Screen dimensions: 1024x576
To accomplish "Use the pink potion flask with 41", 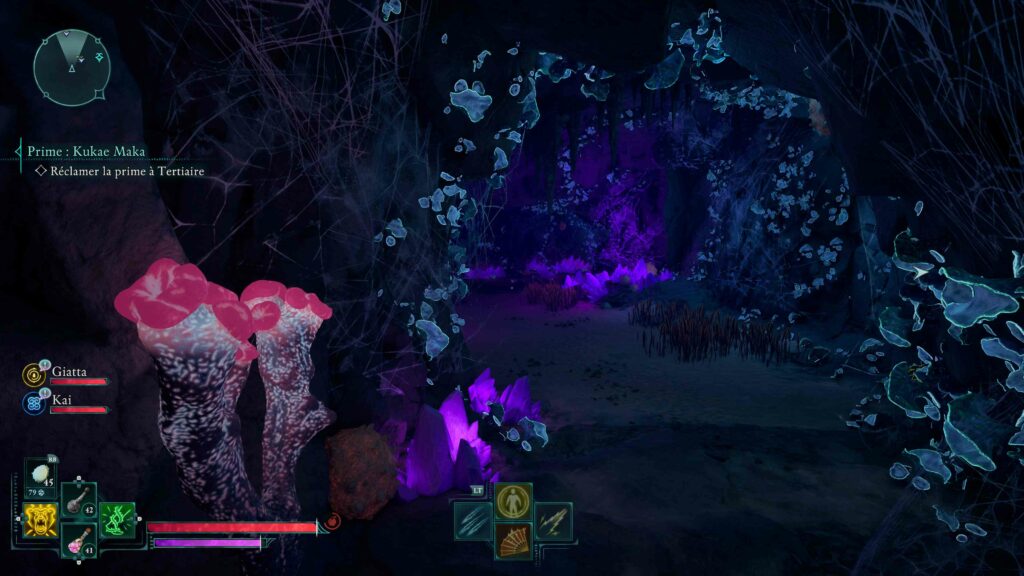I will pyautogui.click(x=79, y=540).
